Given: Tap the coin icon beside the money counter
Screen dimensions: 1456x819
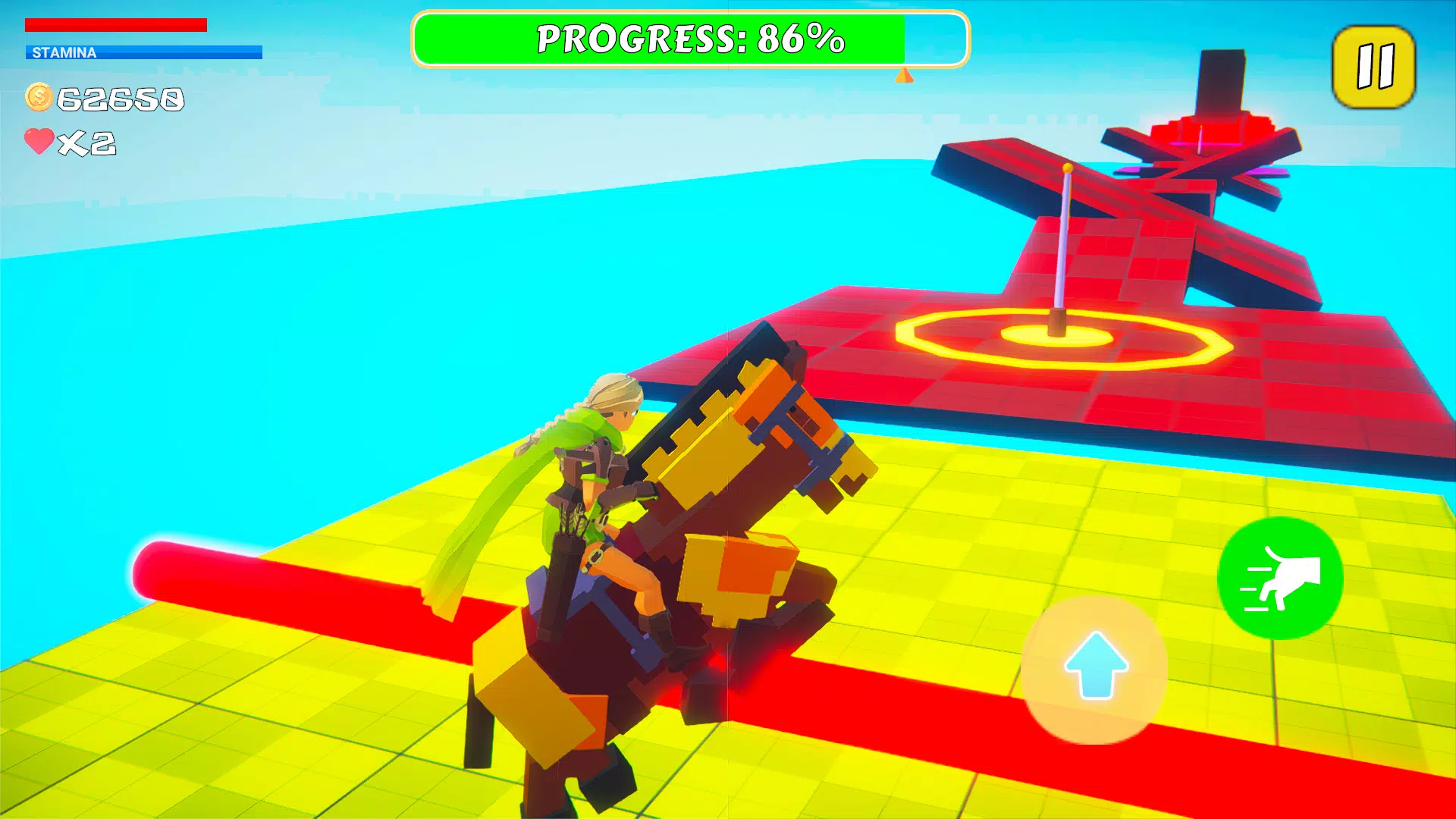Looking at the screenshot, I should (39, 96).
